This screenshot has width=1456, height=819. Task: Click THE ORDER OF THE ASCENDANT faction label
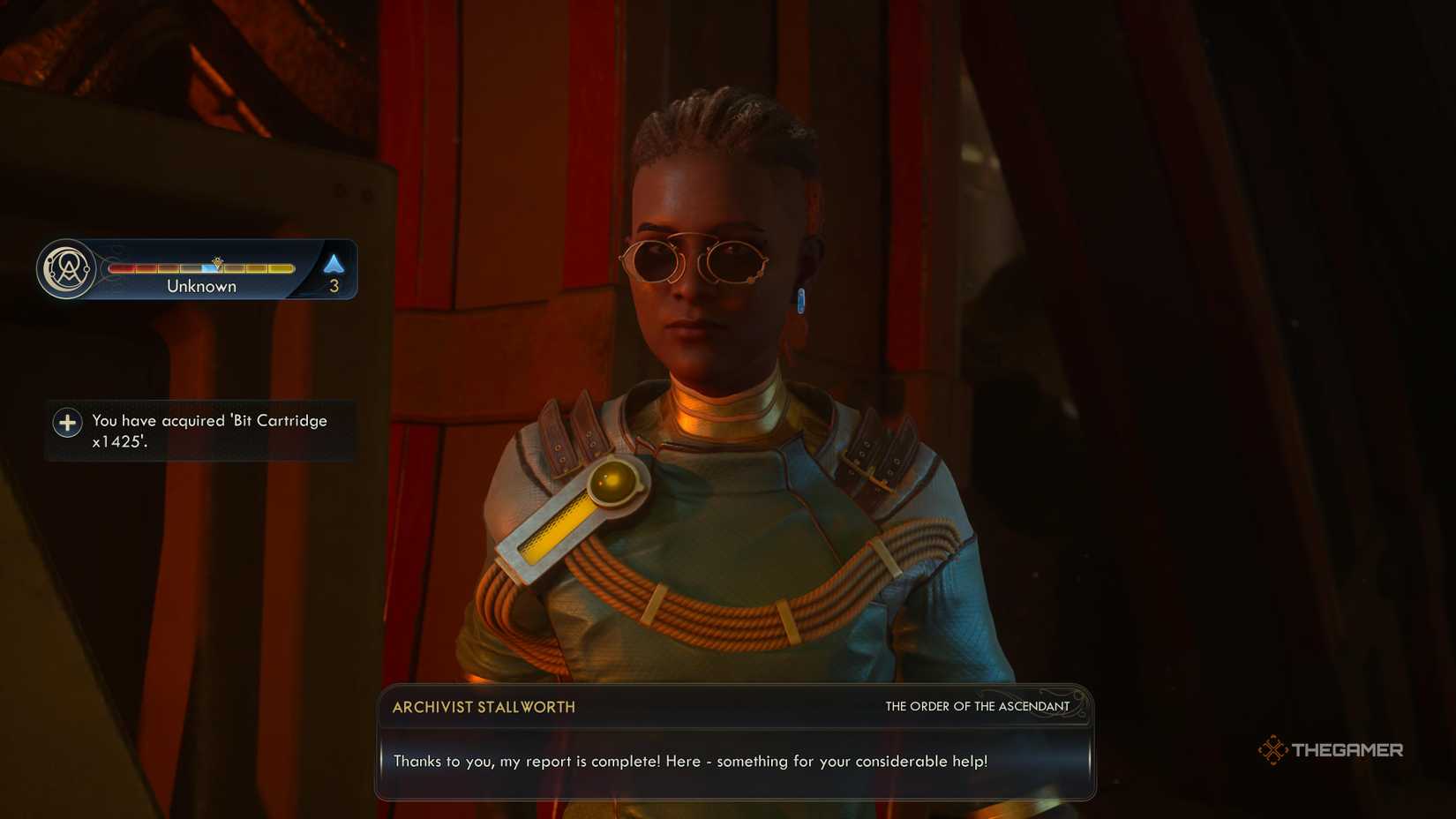977,706
